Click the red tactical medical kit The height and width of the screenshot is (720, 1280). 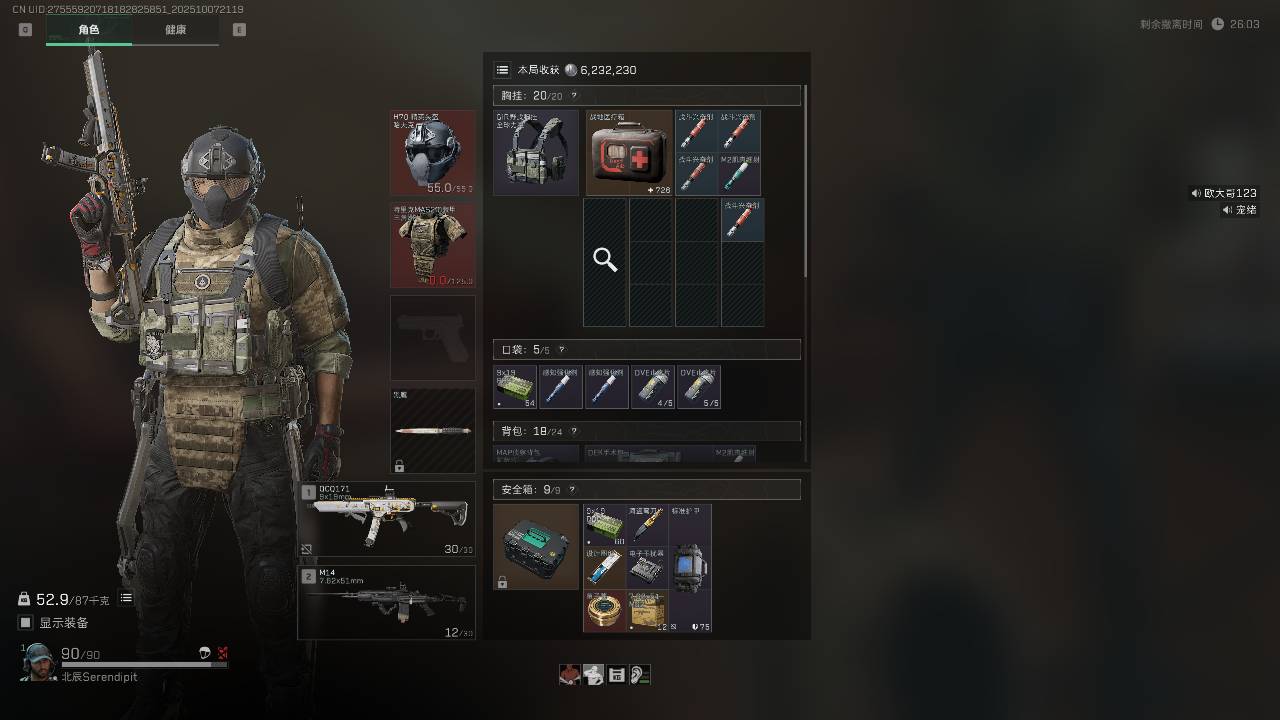tap(629, 153)
